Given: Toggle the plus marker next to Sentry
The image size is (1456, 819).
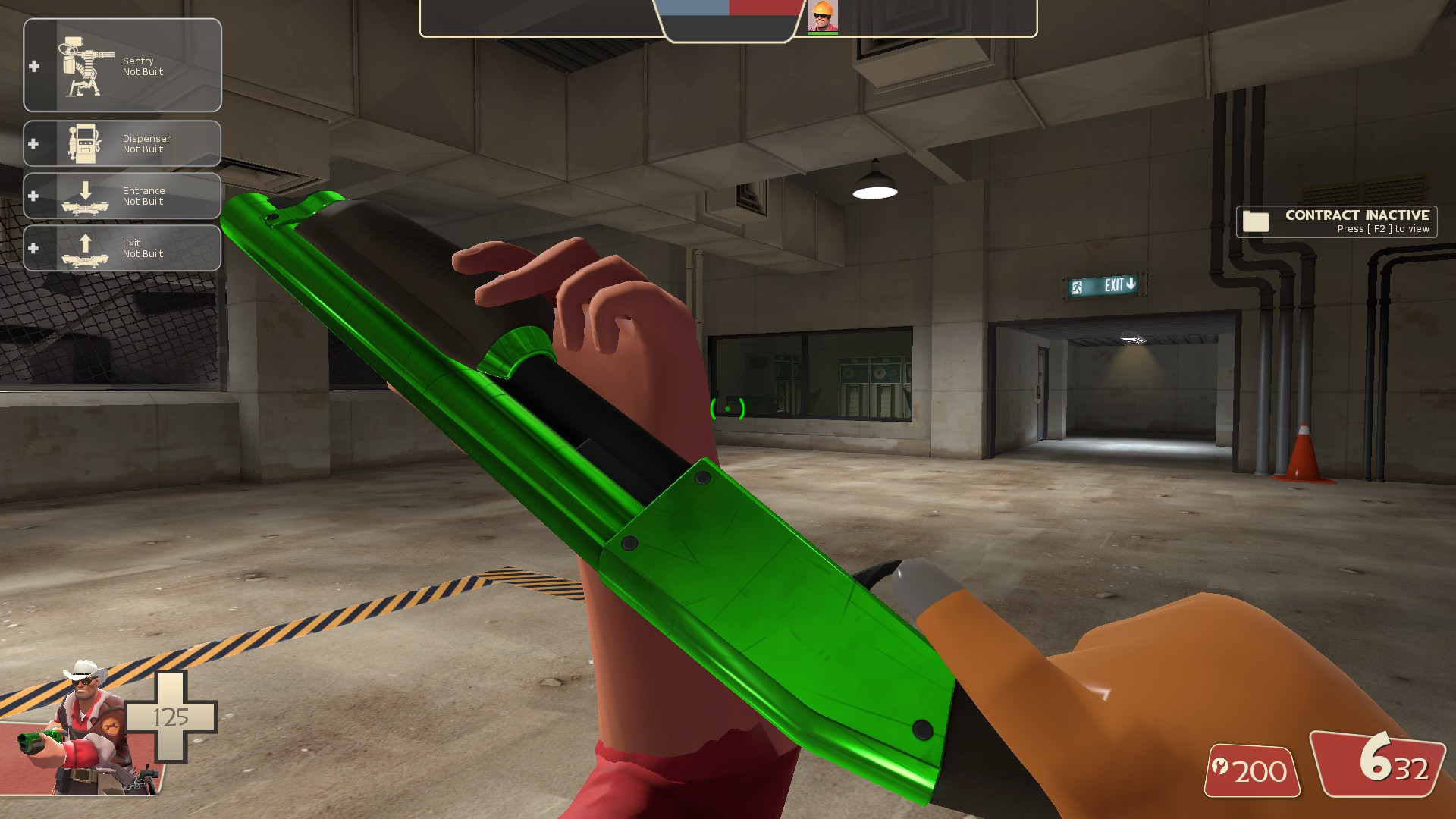Looking at the screenshot, I should (33, 64).
